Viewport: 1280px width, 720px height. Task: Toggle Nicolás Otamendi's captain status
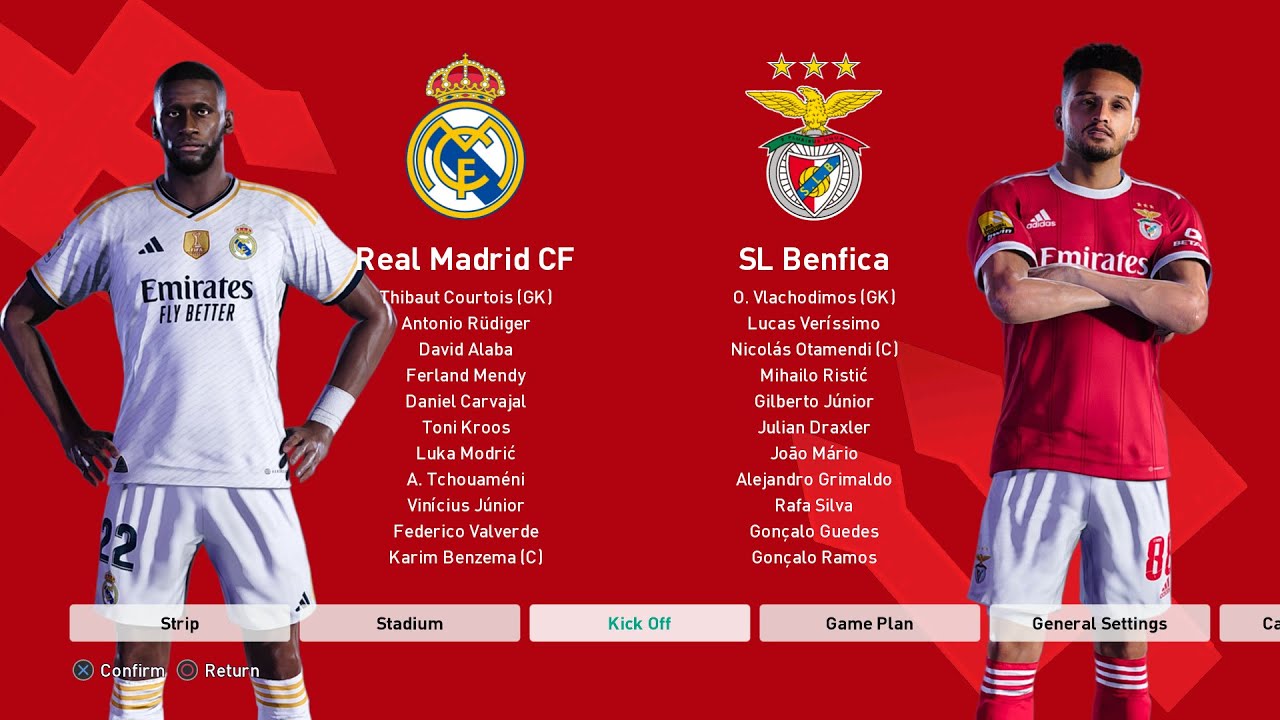tap(814, 349)
